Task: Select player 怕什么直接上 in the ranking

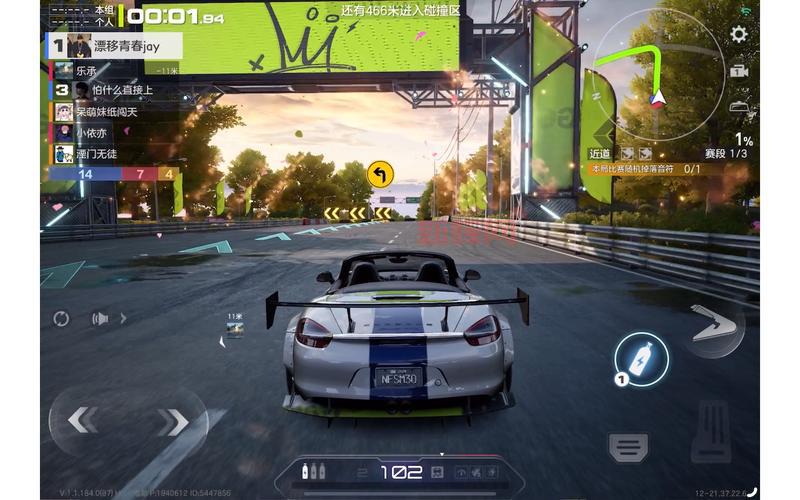Action: pyautogui.click(x=110, y=90)
